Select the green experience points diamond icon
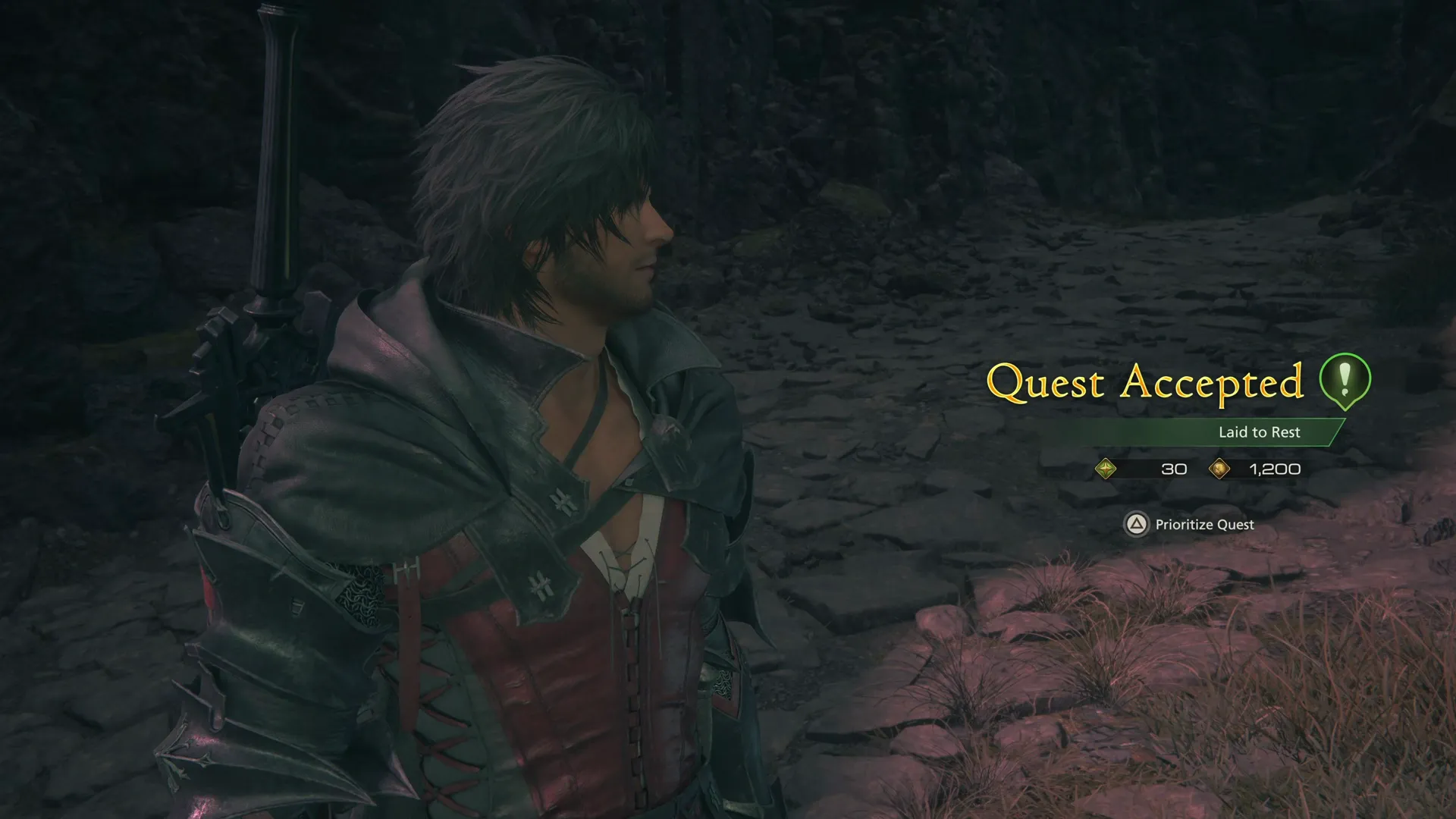 point(1105,469)
